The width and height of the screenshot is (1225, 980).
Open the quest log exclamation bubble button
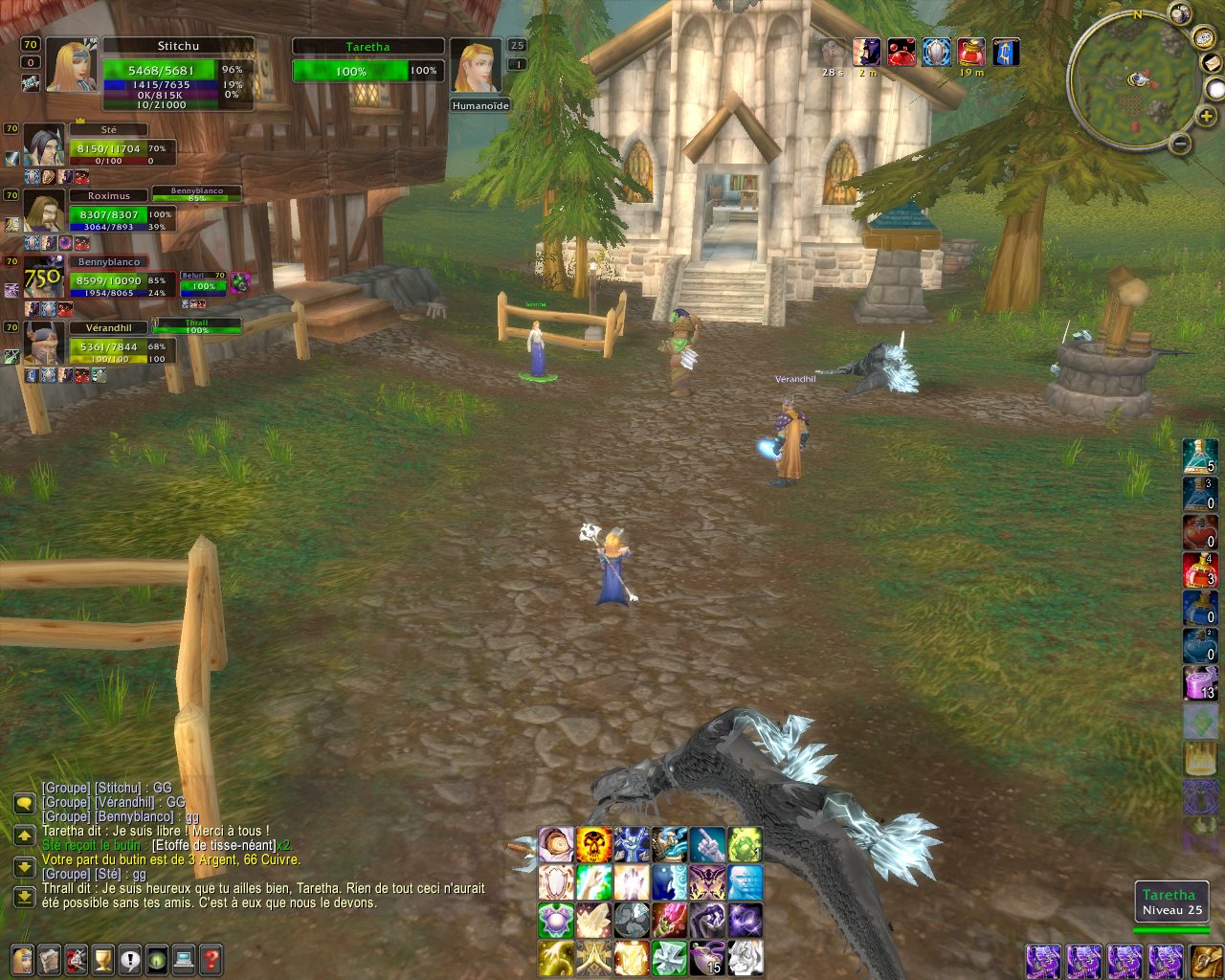[x=130, y=957]
